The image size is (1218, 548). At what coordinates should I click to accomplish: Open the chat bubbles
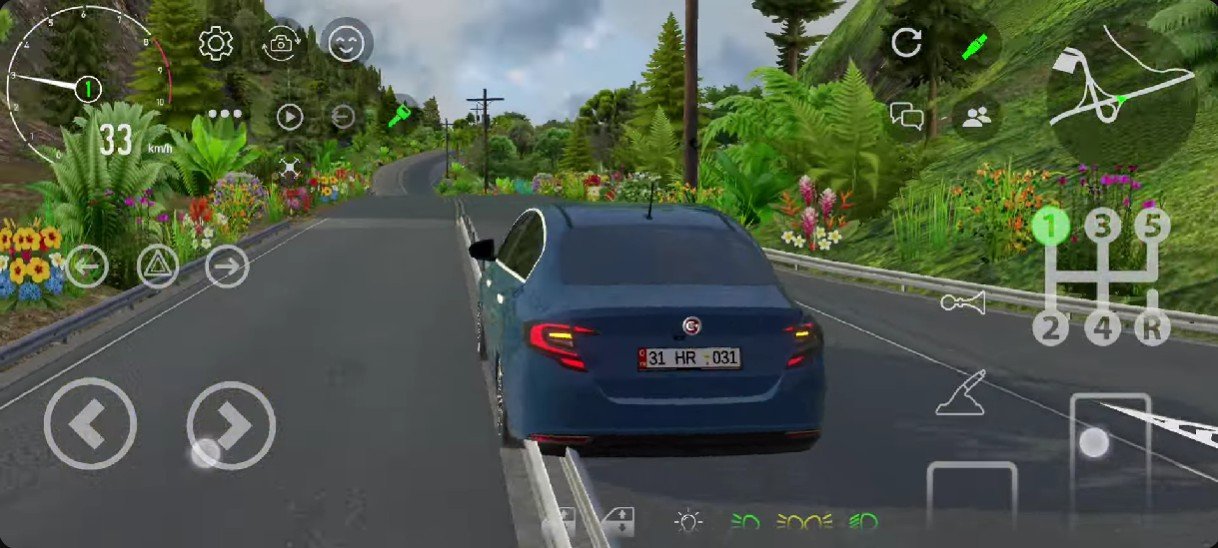(x=906, y=117)
